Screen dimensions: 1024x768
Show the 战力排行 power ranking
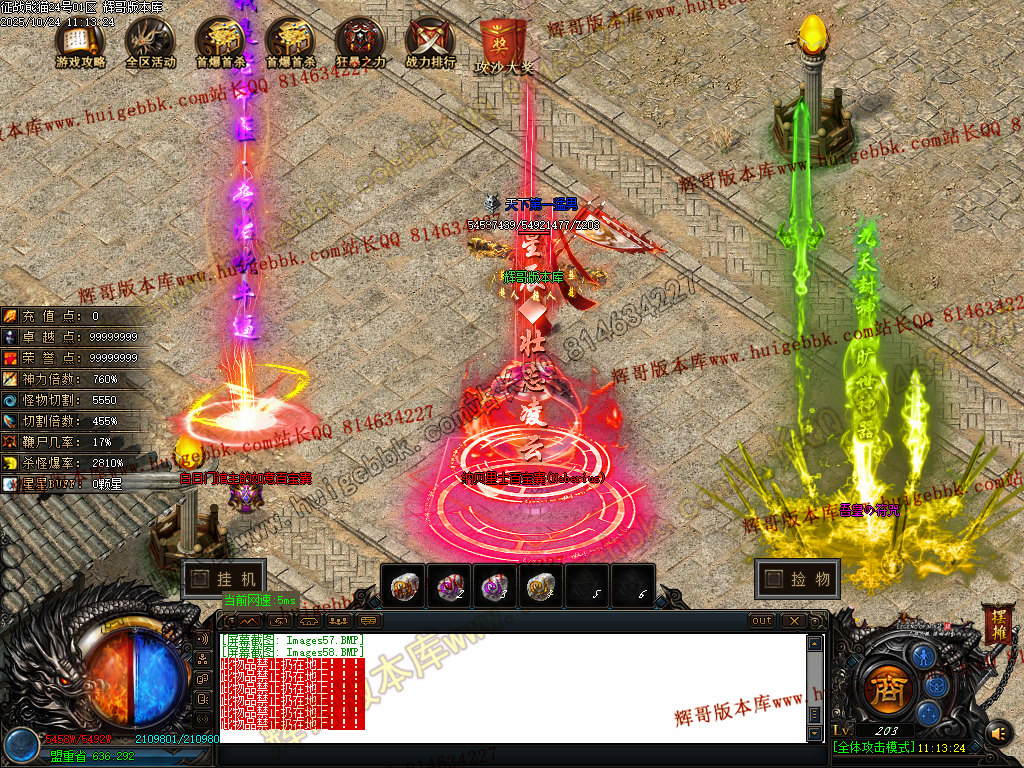pos(430,41)
